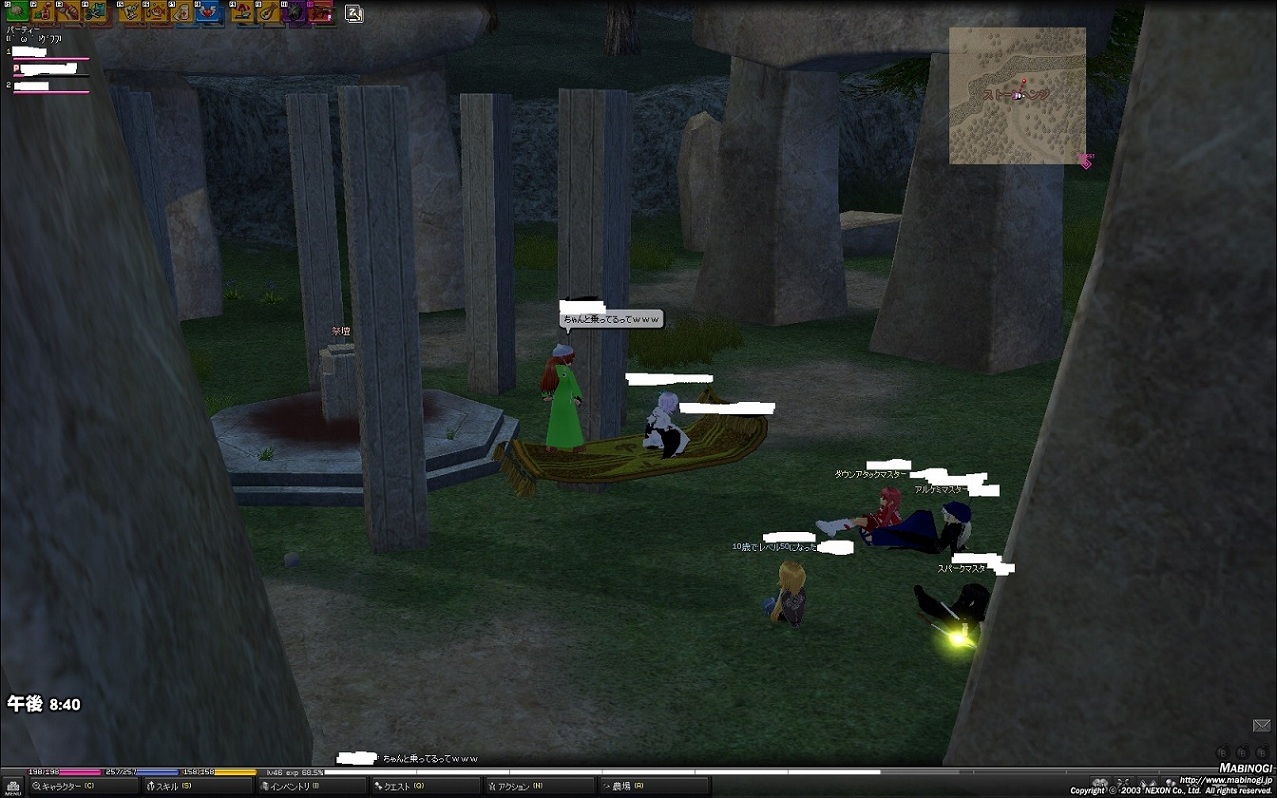This screenshot has height=798, width=1277.
Task: Click the Stonehenge minimap
Action: pyautogui.click(x=1017, y=95)
